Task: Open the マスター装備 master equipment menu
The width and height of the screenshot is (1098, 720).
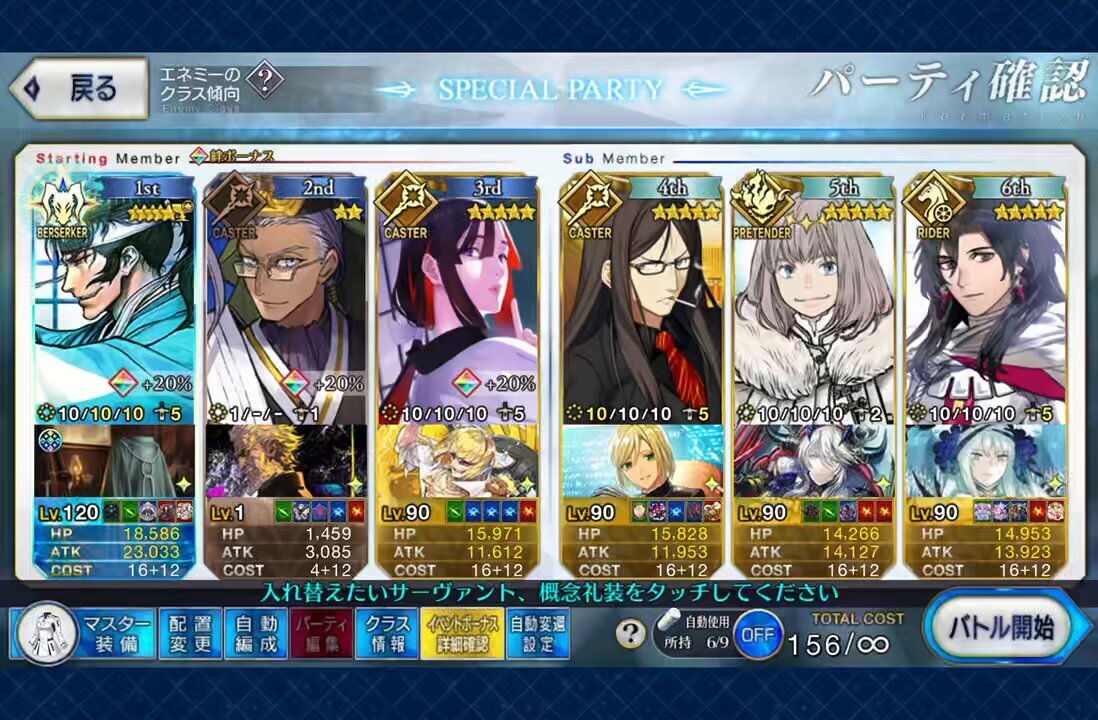Action: coord(86,633)
